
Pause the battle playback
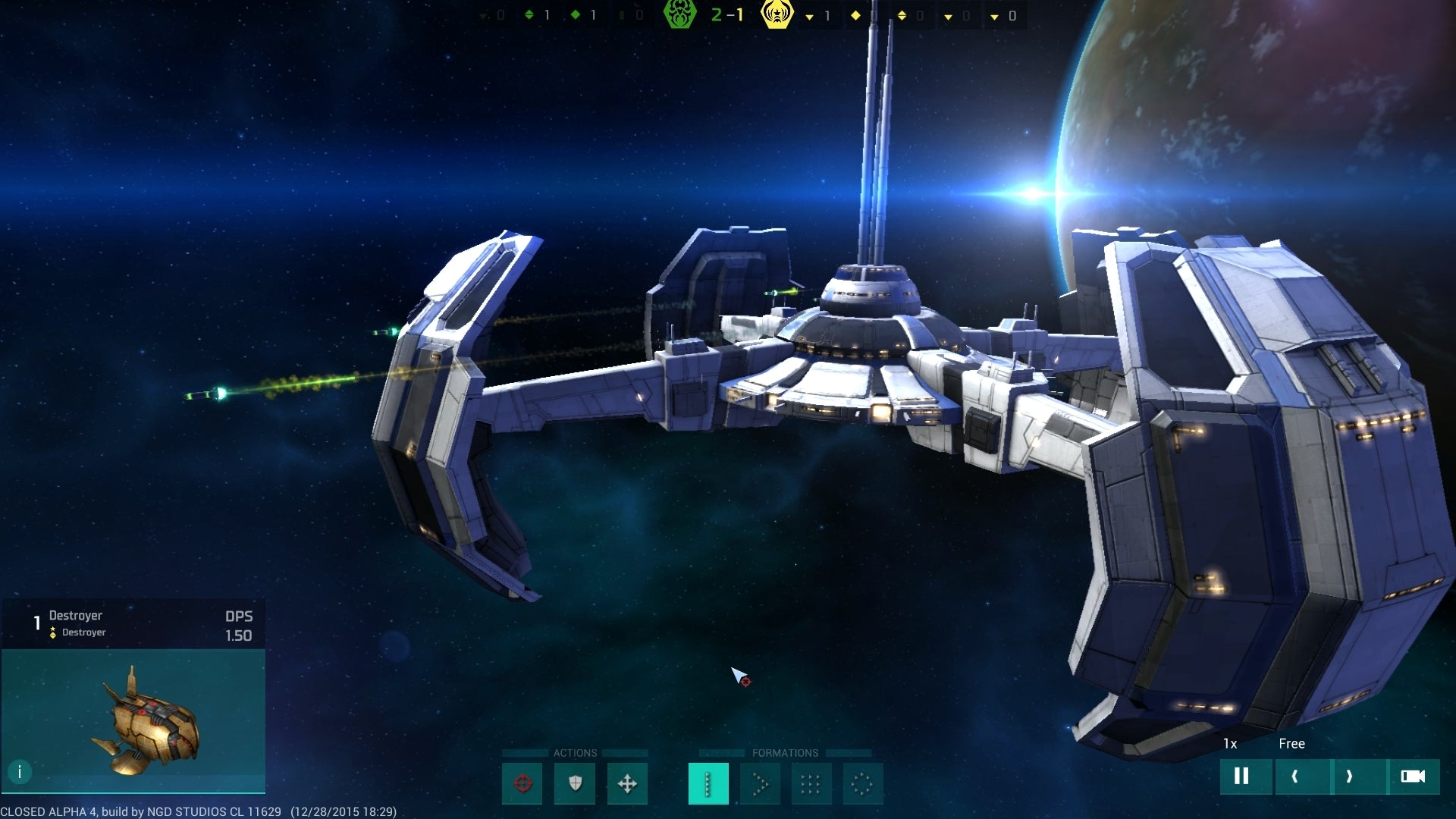pos(1241,776)
